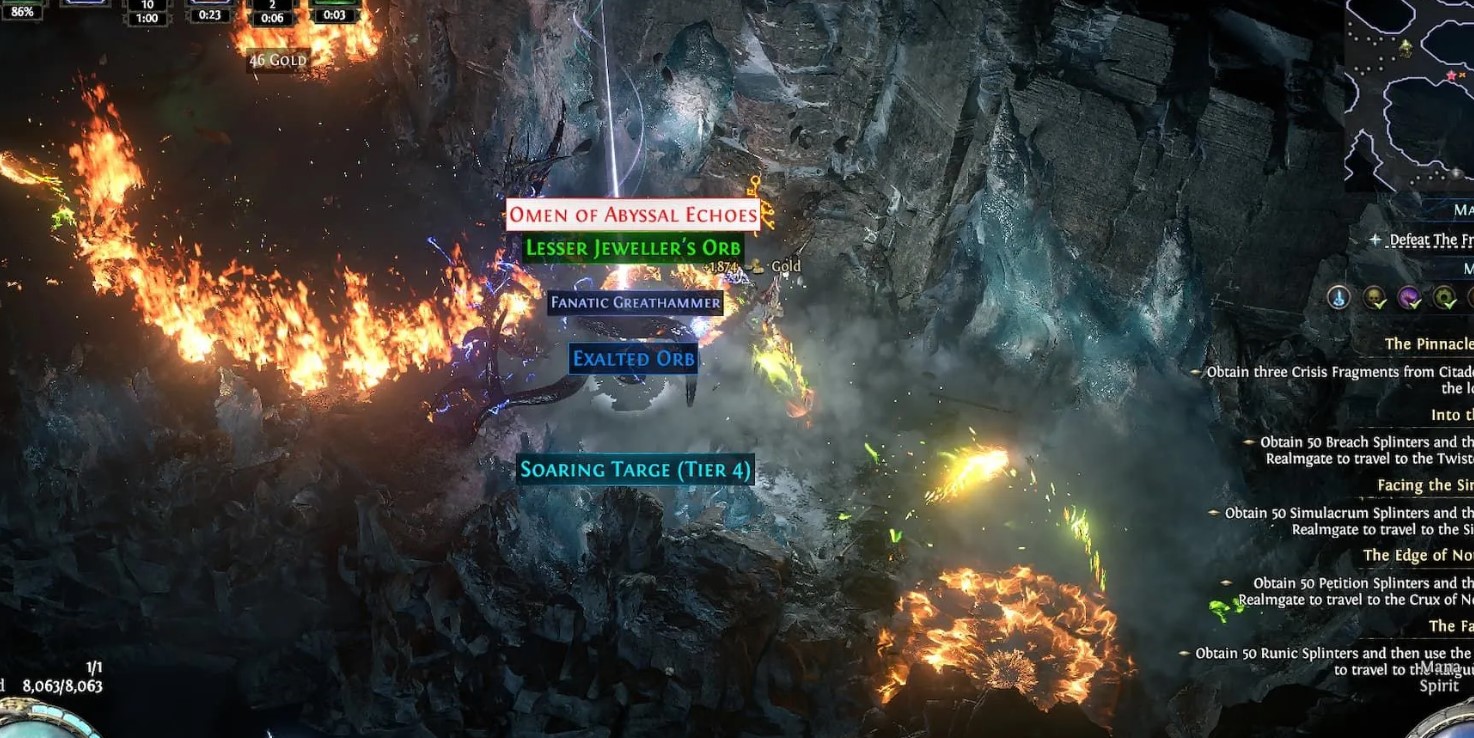The height and width of the screenshot is (738, 1474).
Task: Select the Facing the Simulacrum quest heading
Action: tap(1424, 485)
